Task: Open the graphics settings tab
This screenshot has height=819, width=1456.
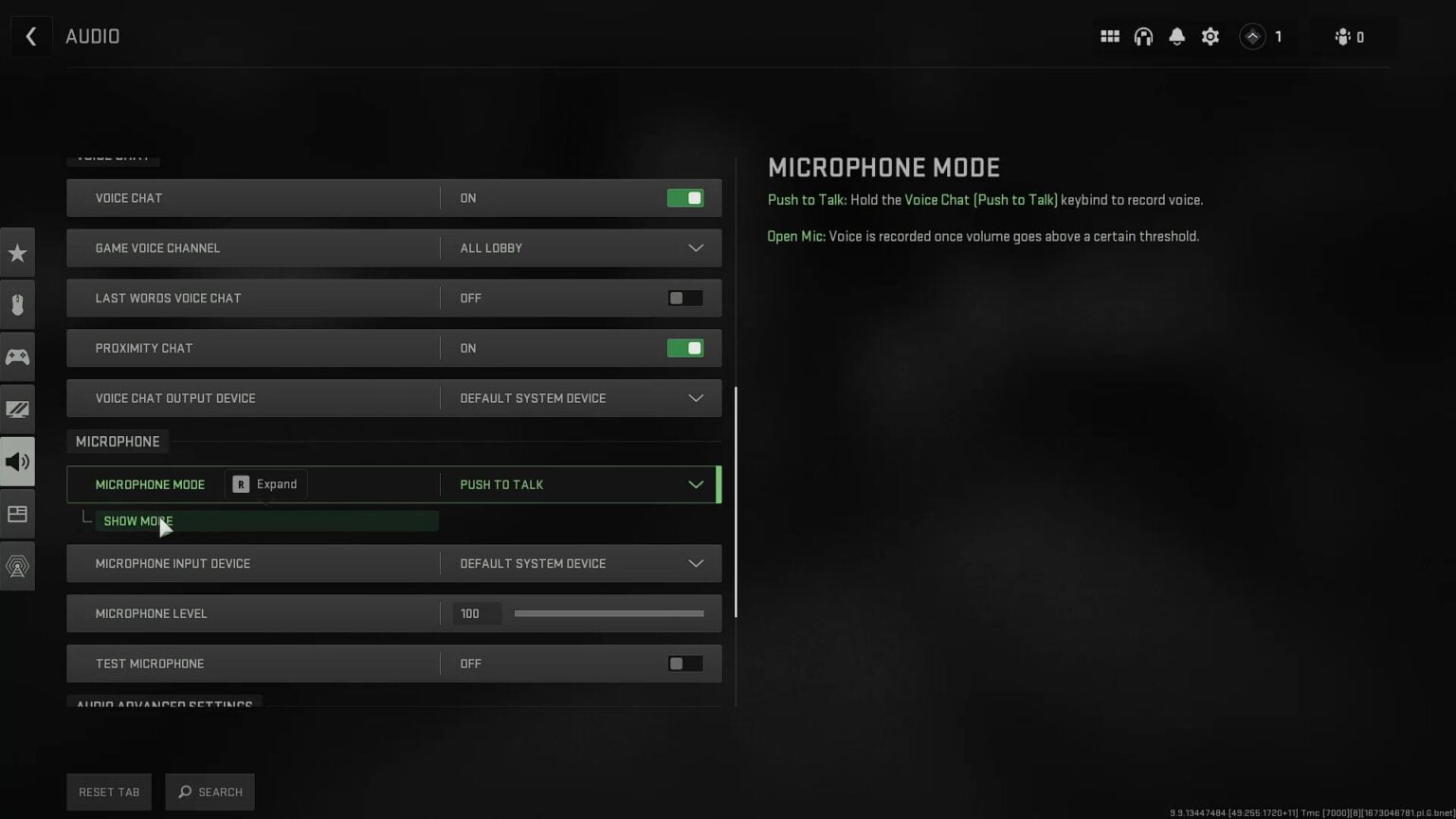Action: click(x=17, y=409)
